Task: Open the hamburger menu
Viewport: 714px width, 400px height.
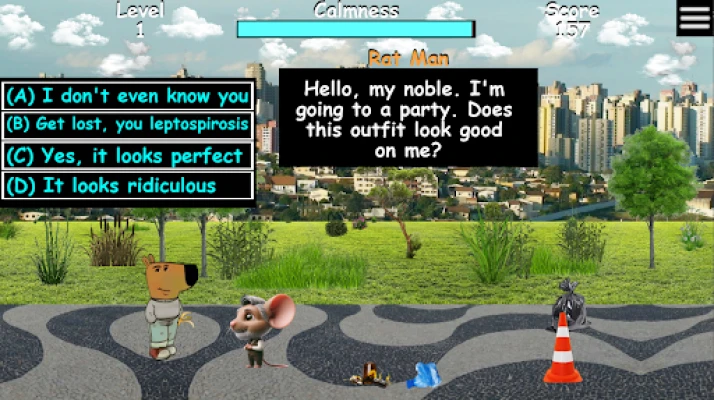Action: 694,18
